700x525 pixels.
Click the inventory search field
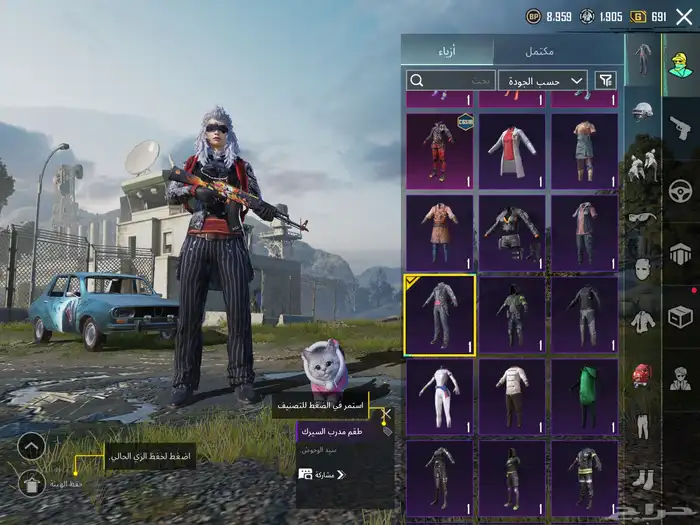pyautogui.click(x=450, y=80)
